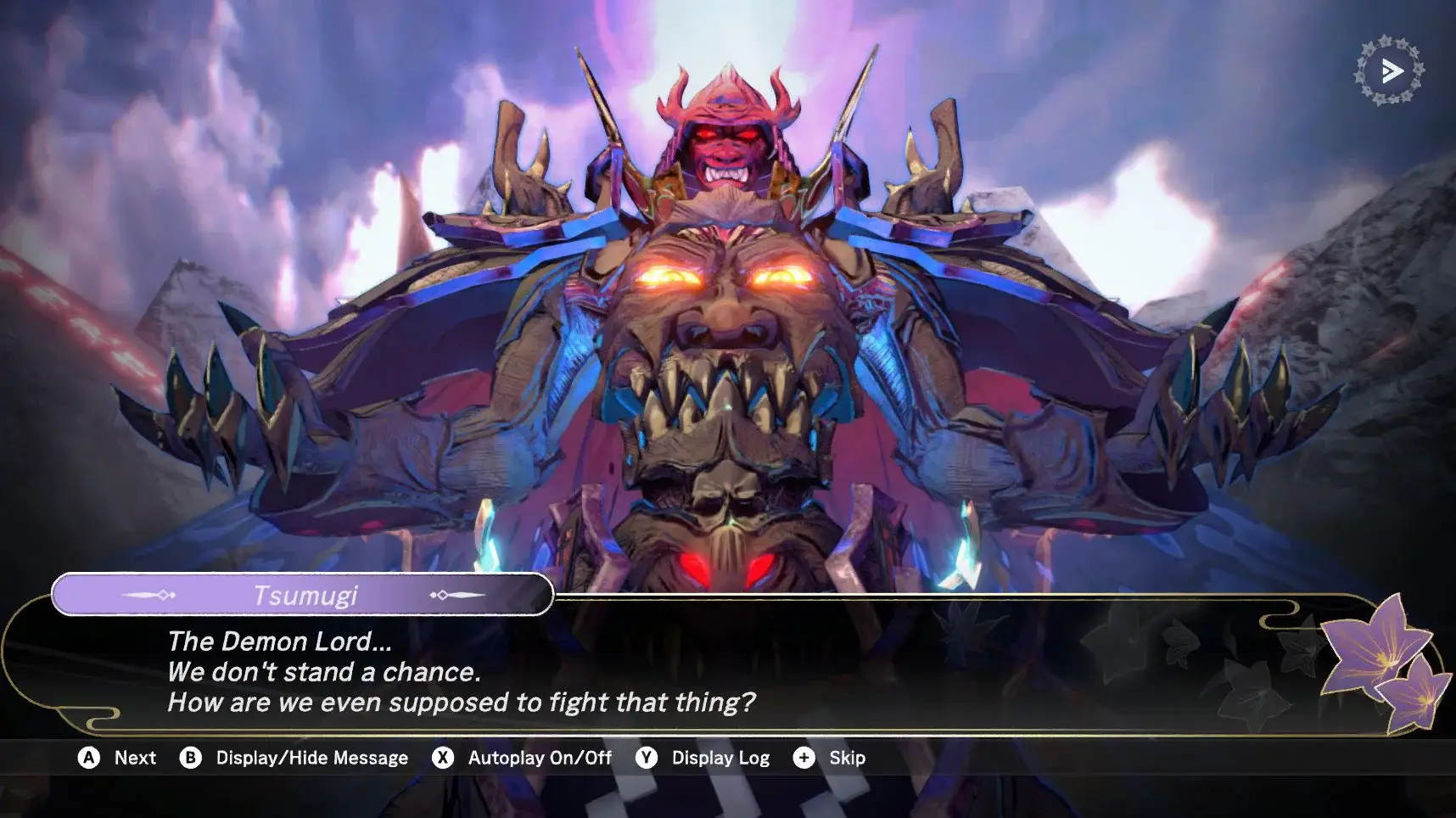Click the autoplay arrow icon in the corner
Image resolution: width=1456 pixels, height=818 pixels.
(x=1389, y=71)
